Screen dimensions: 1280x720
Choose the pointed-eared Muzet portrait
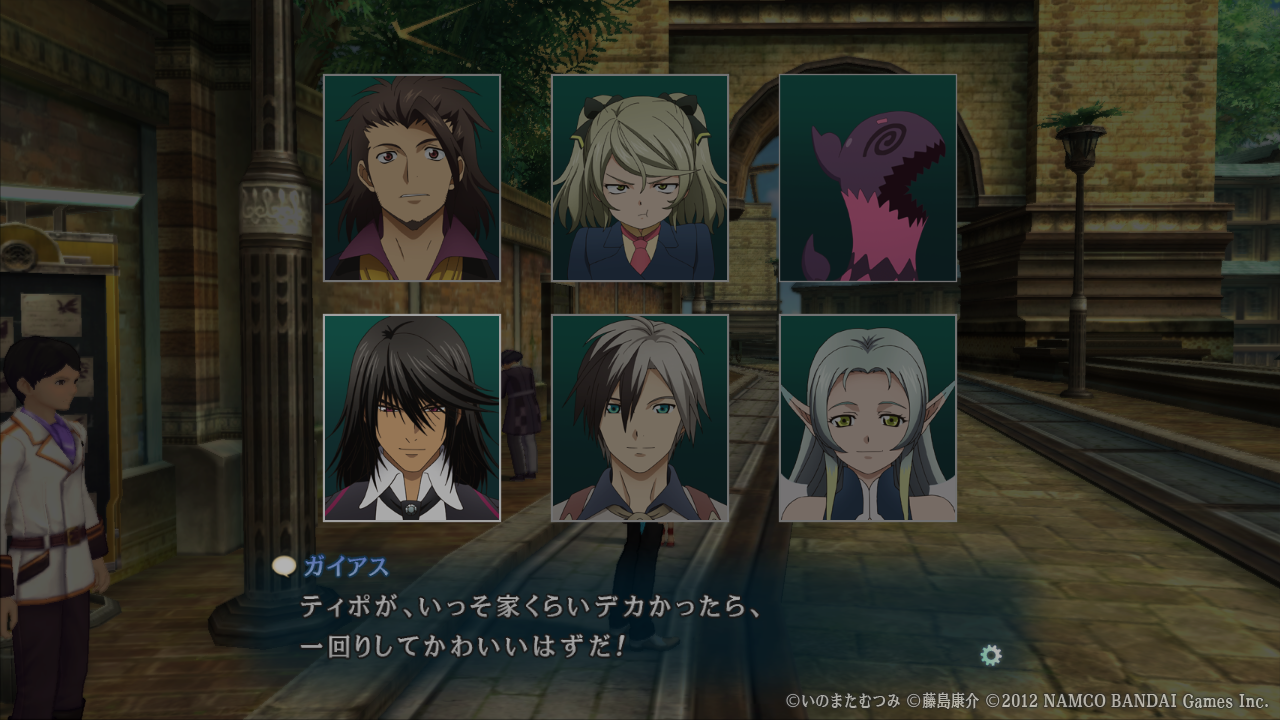(x=868, y=418)
